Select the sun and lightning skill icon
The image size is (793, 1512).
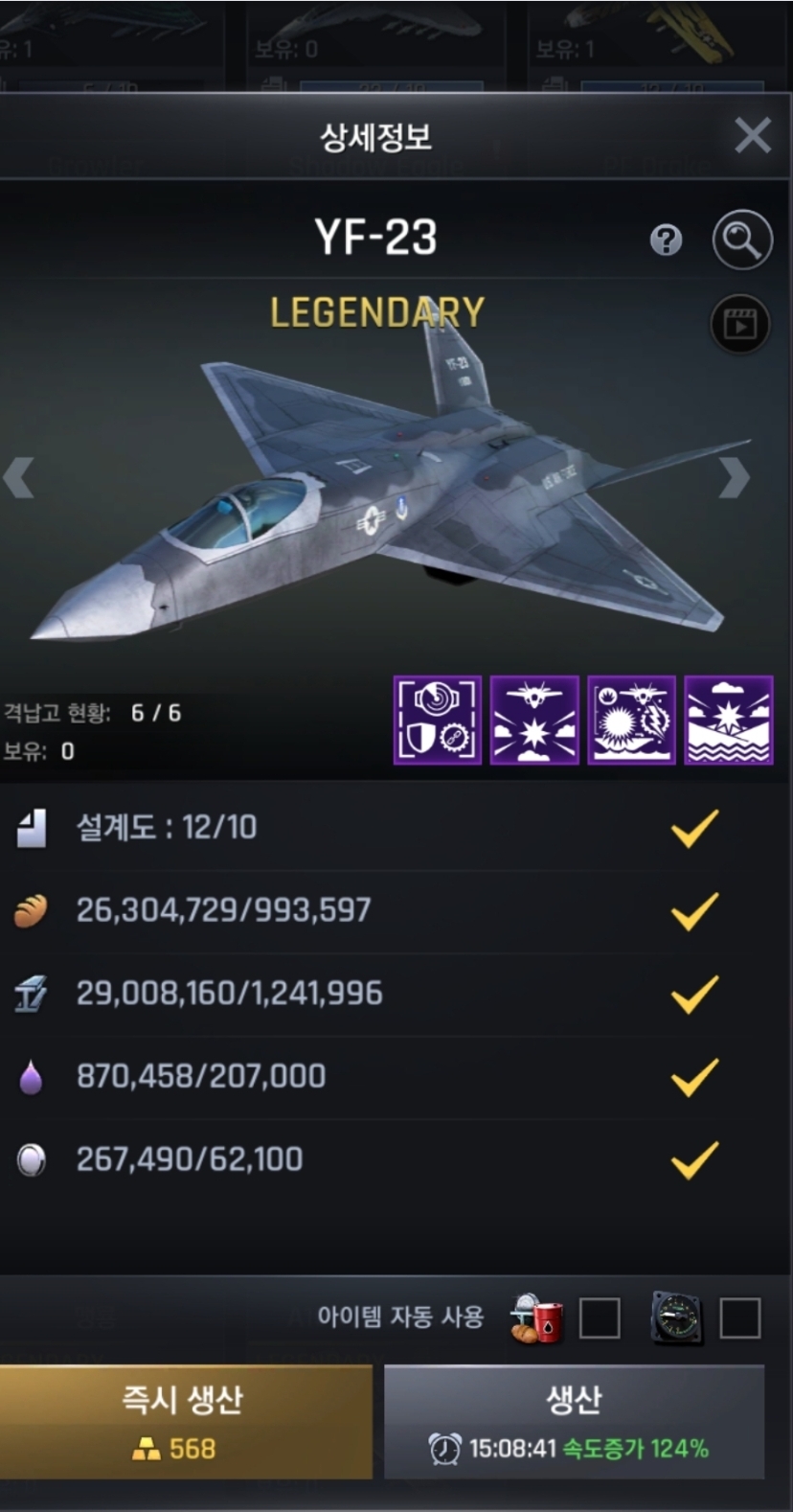point(631,720)
